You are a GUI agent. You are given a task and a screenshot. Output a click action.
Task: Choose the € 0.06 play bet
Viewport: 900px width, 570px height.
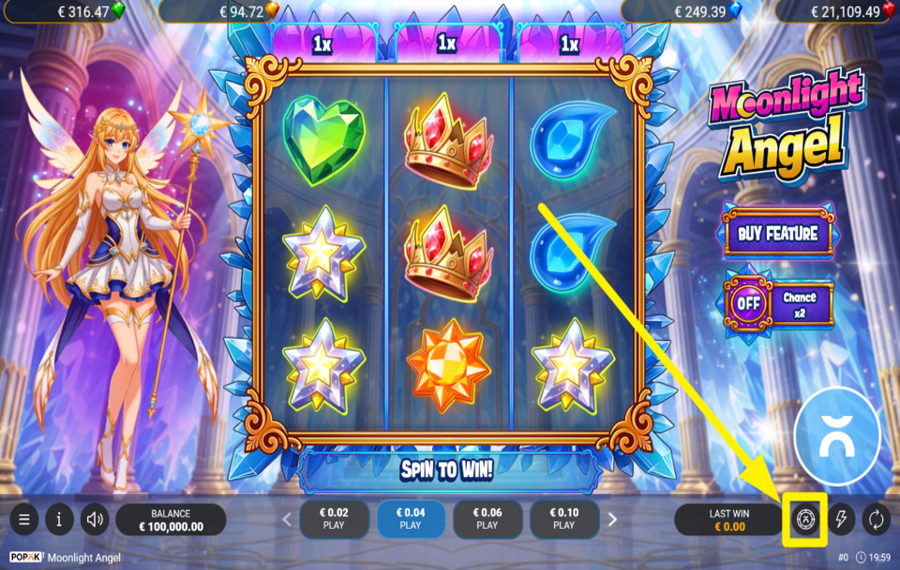coord(487,519)
